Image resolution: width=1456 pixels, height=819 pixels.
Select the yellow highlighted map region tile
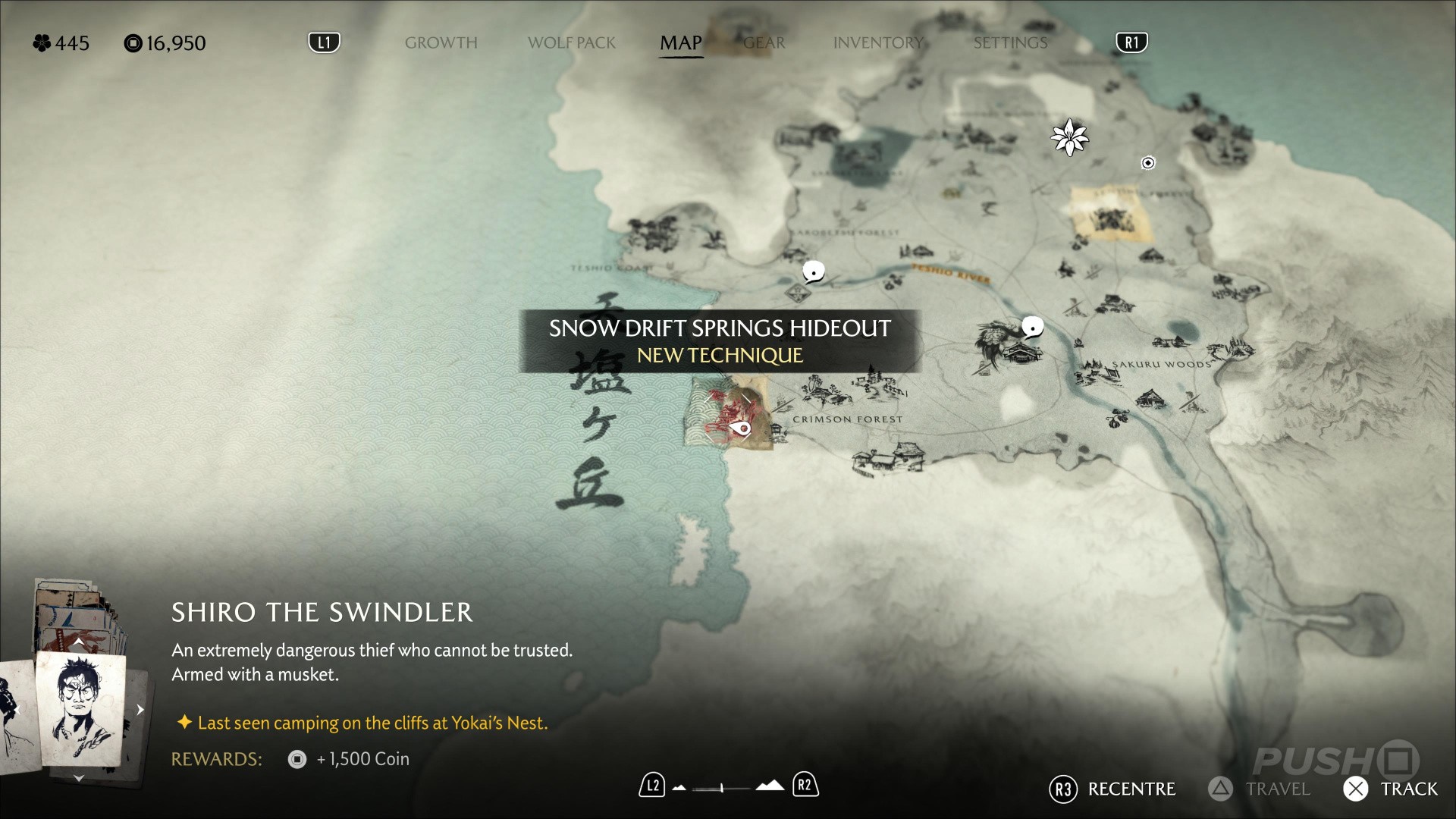(1111, 215)
